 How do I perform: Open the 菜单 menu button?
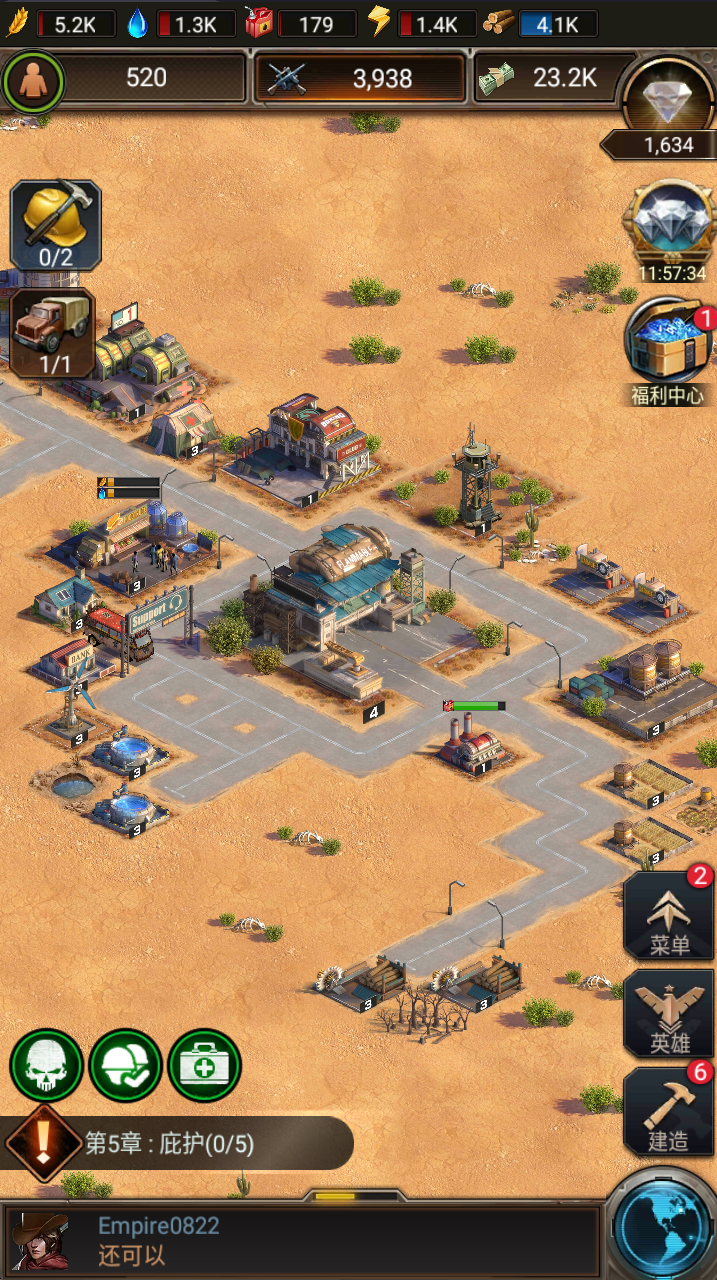pos(669,916)
